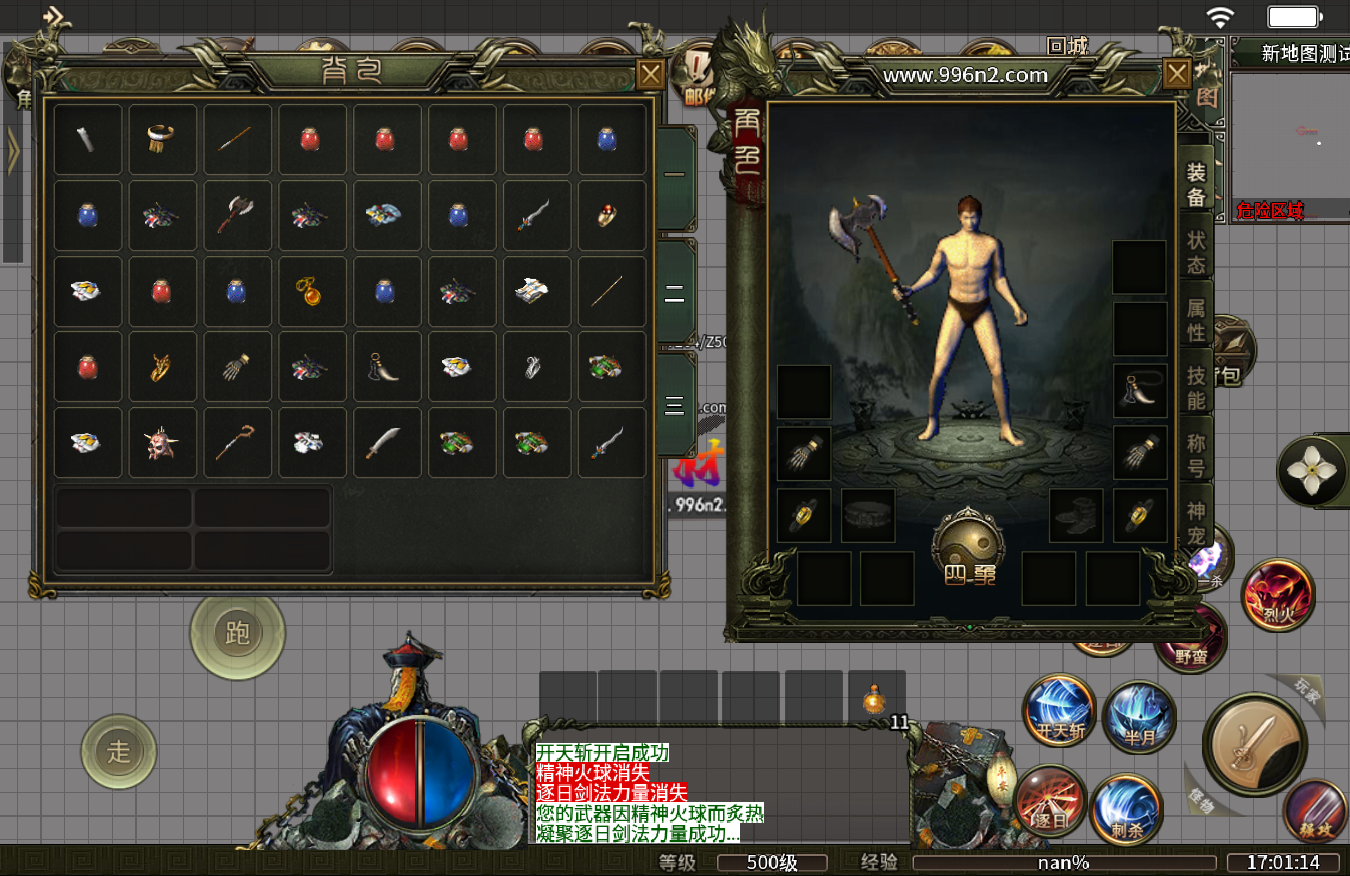This screenshot has width=1350, height=876.
Task: Use the potion in the quick slot
Action: (876, 699)
